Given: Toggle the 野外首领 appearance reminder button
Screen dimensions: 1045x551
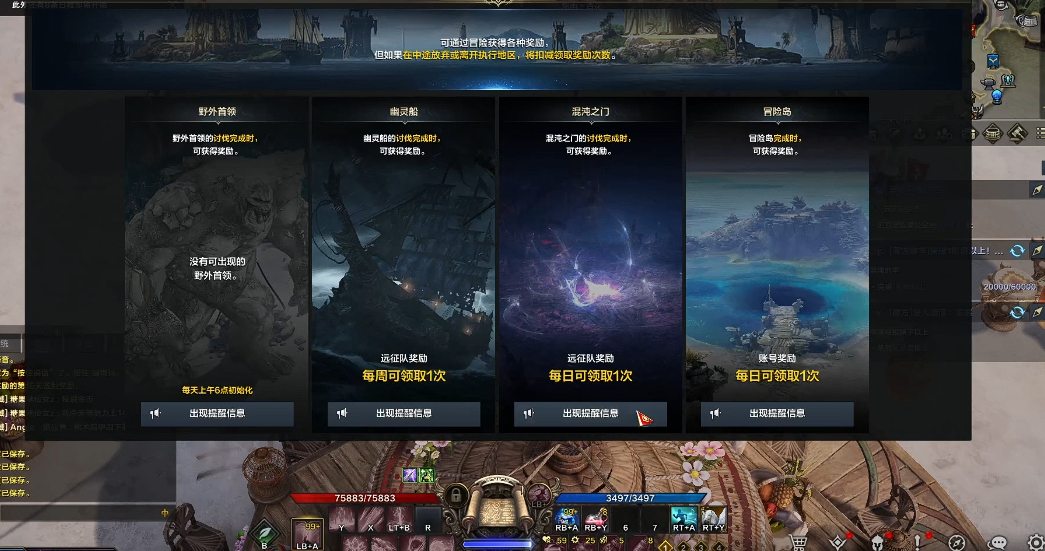Looking at the screenshot, I should tap(217, 414).
